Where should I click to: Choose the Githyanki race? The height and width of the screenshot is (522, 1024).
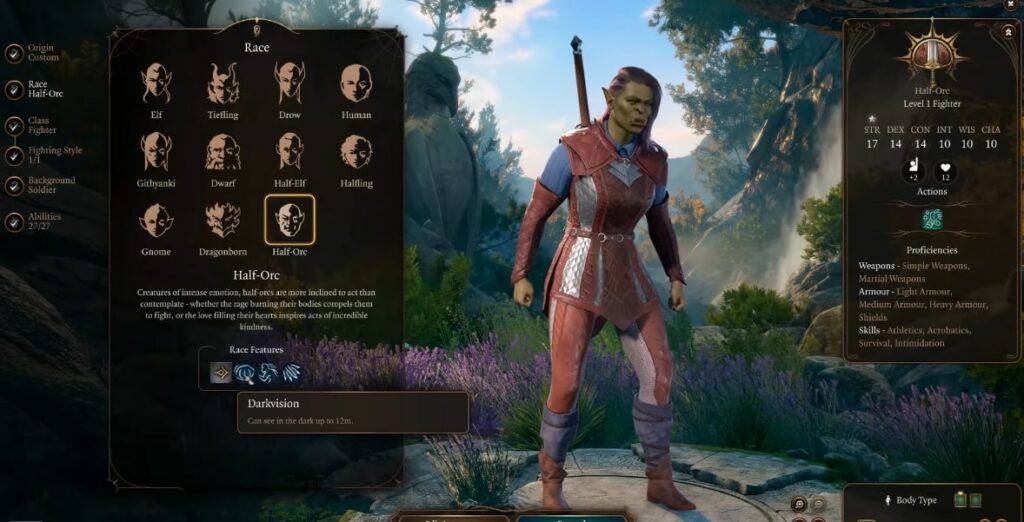[x=156, y=152]
